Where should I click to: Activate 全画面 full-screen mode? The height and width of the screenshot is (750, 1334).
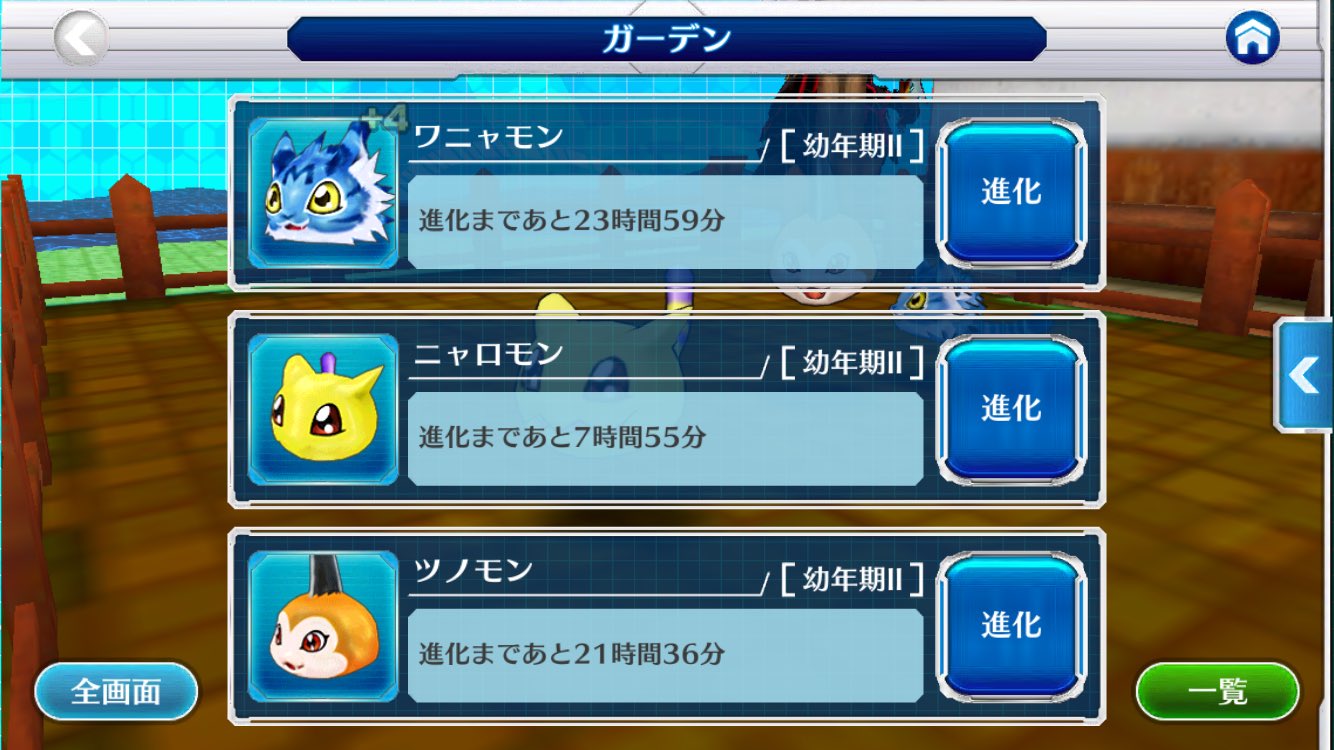(116, 689)
